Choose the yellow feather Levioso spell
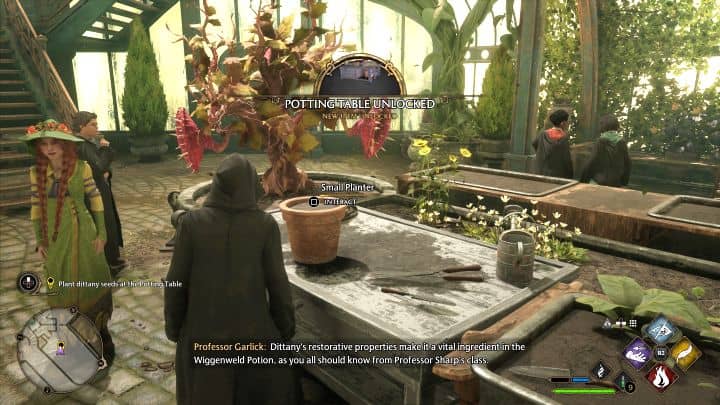The image size is (720, 405). pyautogui.click(x=685, y=353)
